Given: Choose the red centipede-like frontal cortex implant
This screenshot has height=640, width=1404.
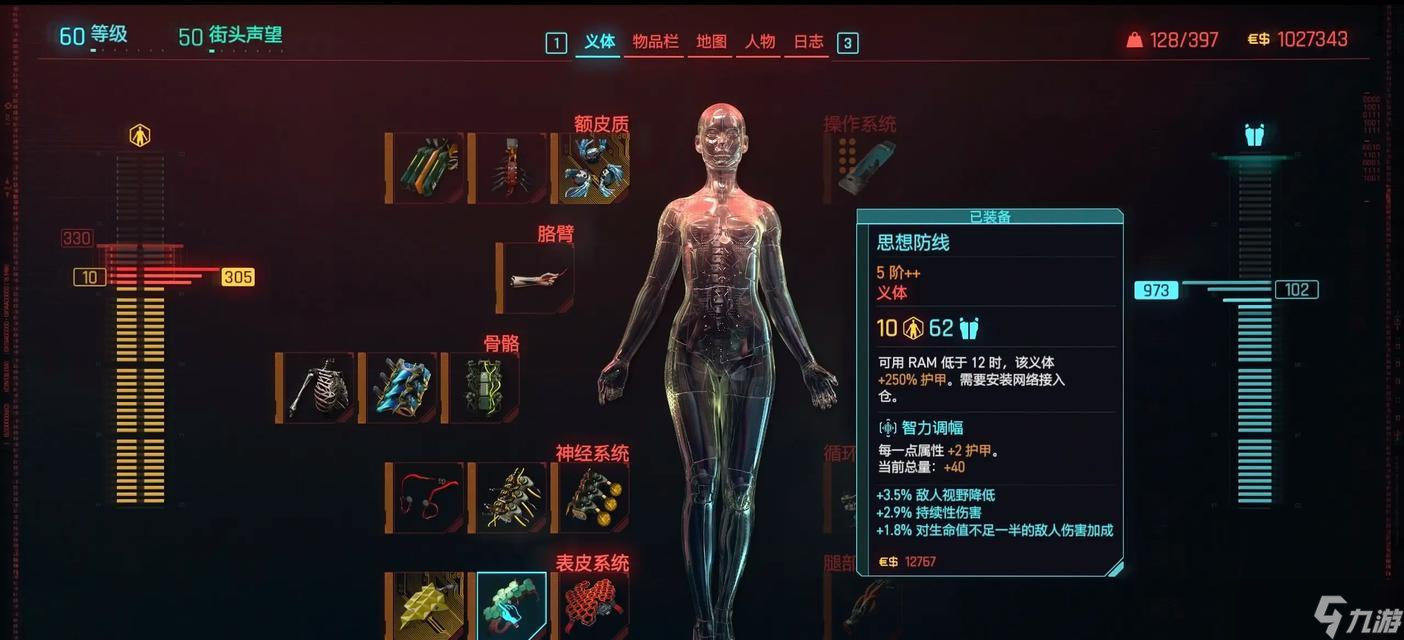Looking at the screenshot, I should click(511, 168).
